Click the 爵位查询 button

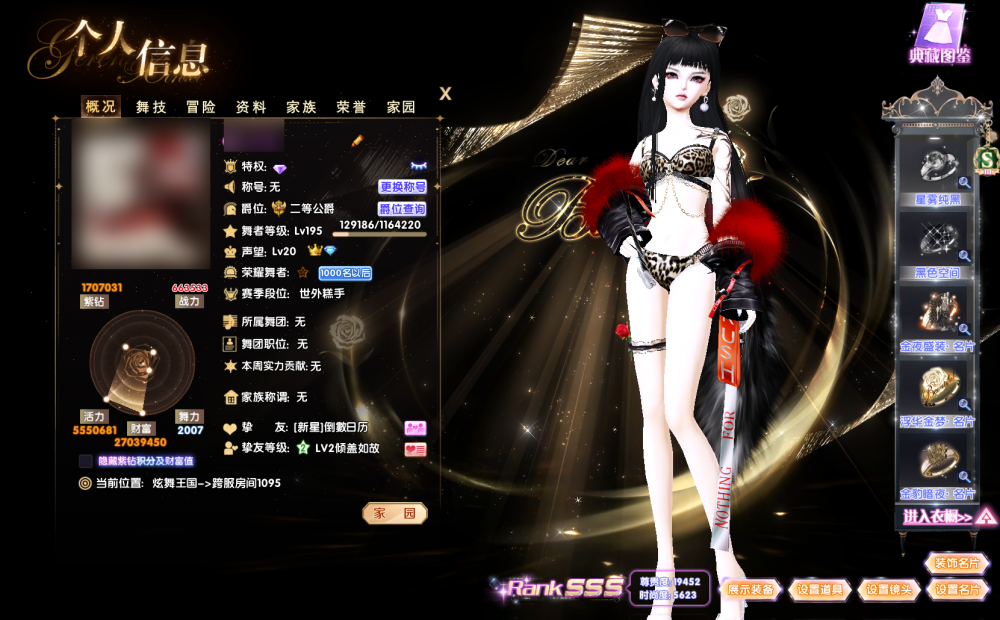coord(402,209)
